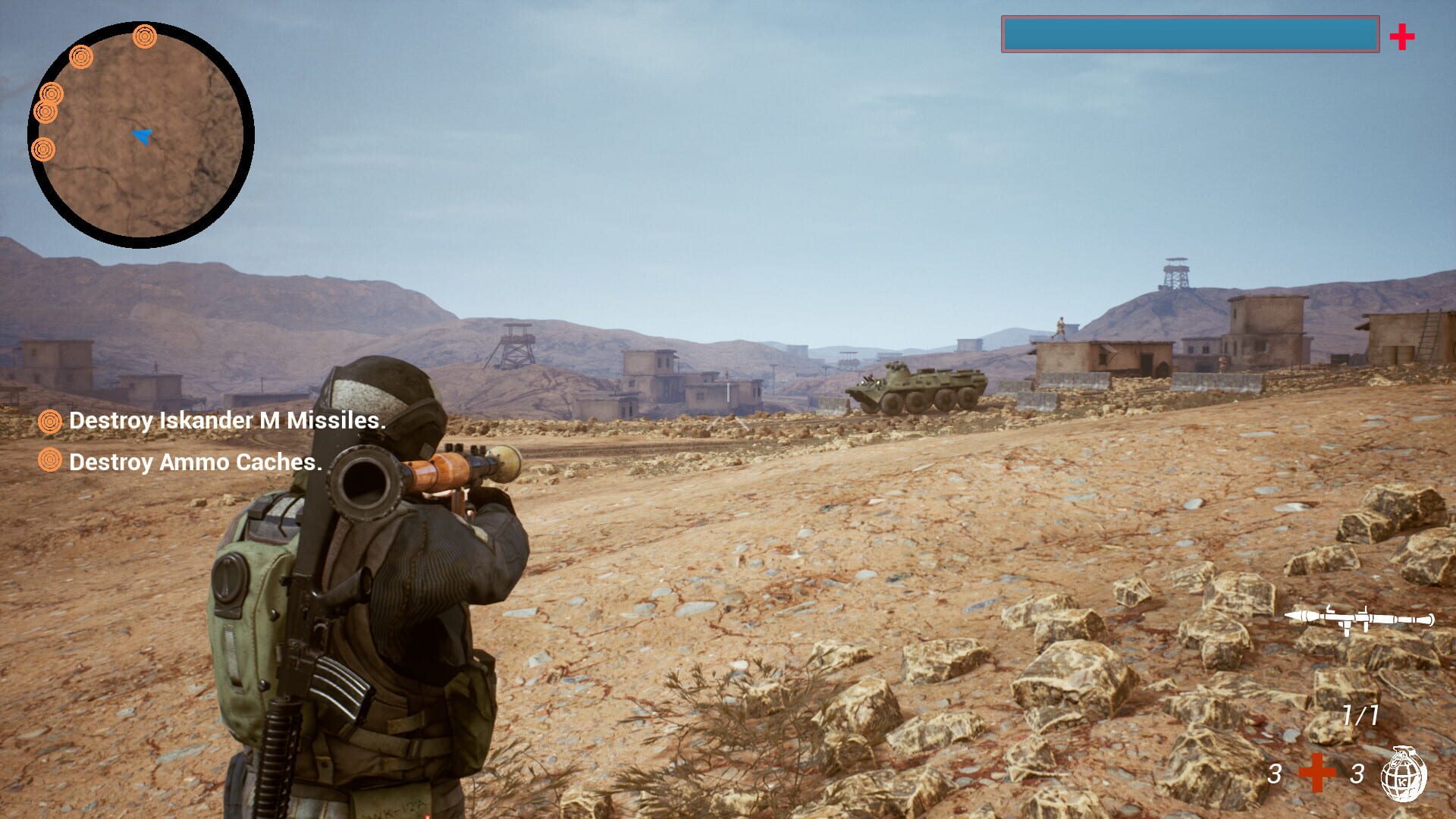This screenshot has width=1456, height=819.
Task: Click the circular minimap
Action: pyautogui.click(x=141, y=135)
